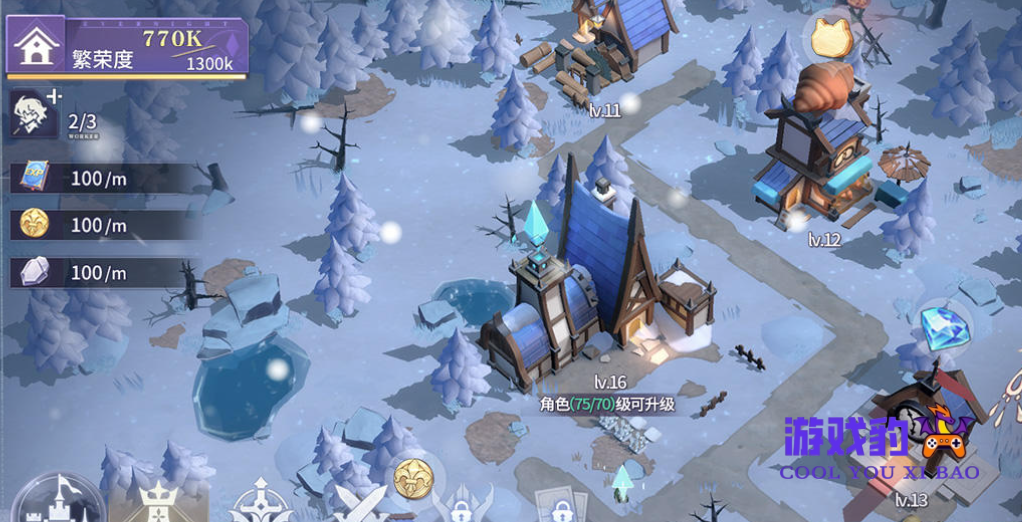Open the home button beside the prosperity bar

tap(36, 46)
